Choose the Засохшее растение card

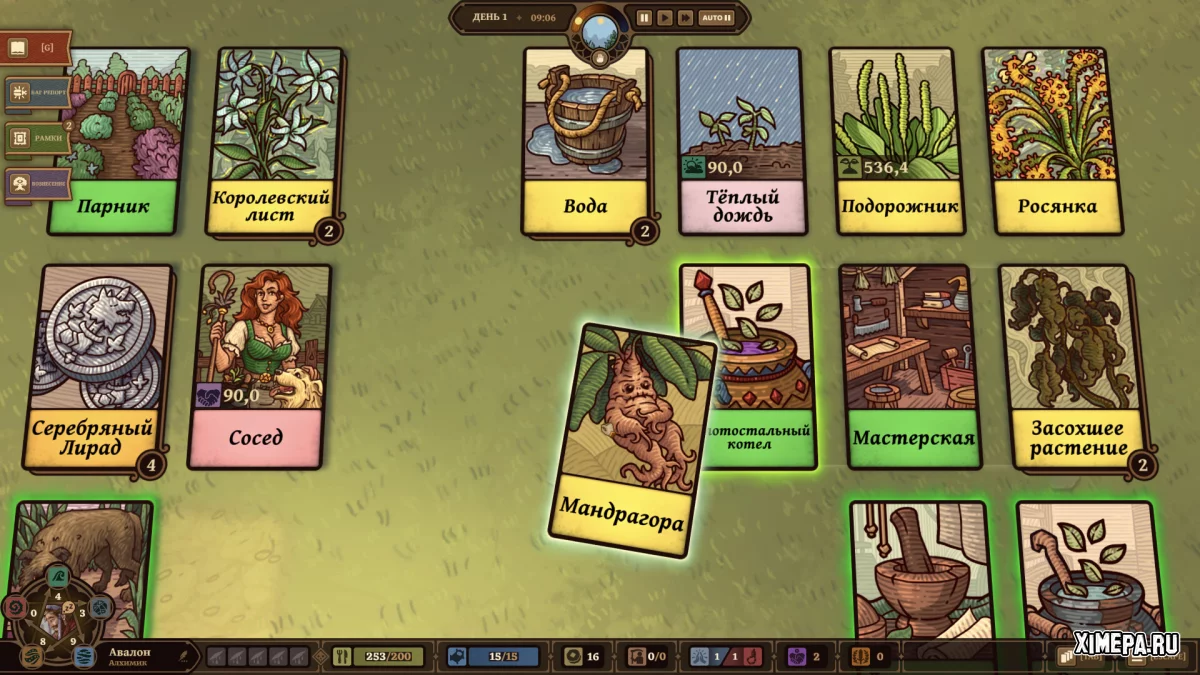click(1072, 365)
